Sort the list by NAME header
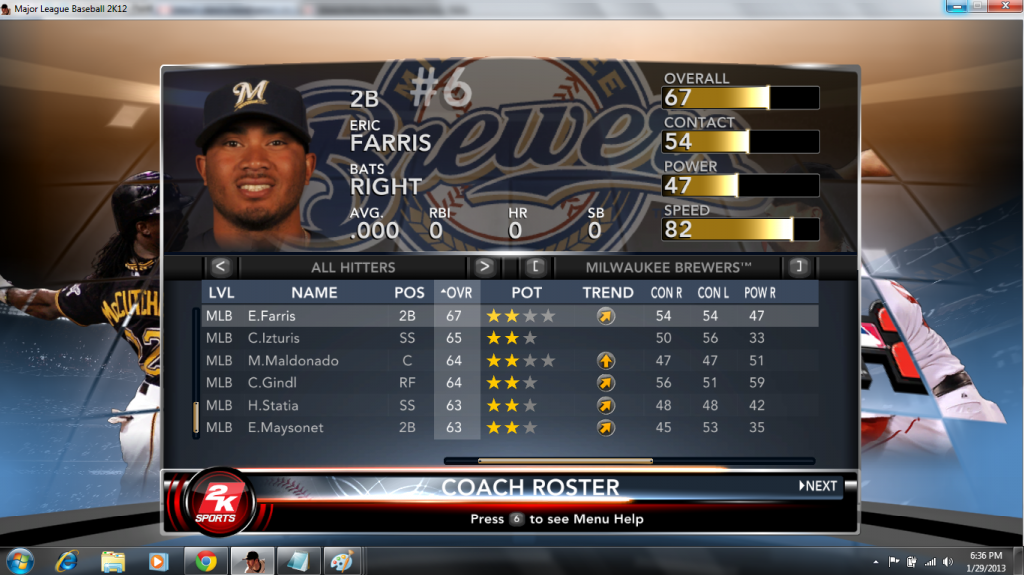This screenshot has width=1024, height=575. (x=314, y=293)
